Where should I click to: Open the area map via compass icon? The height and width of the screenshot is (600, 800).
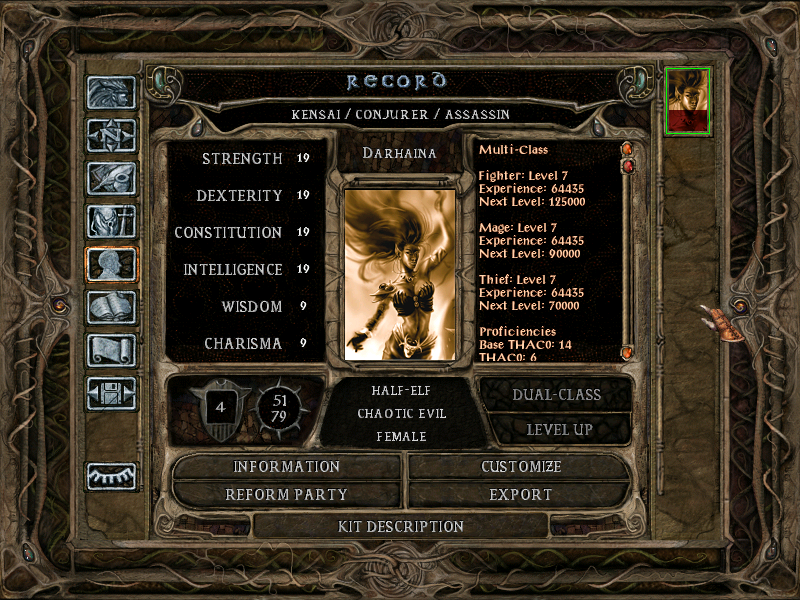(x=111, y=135)
